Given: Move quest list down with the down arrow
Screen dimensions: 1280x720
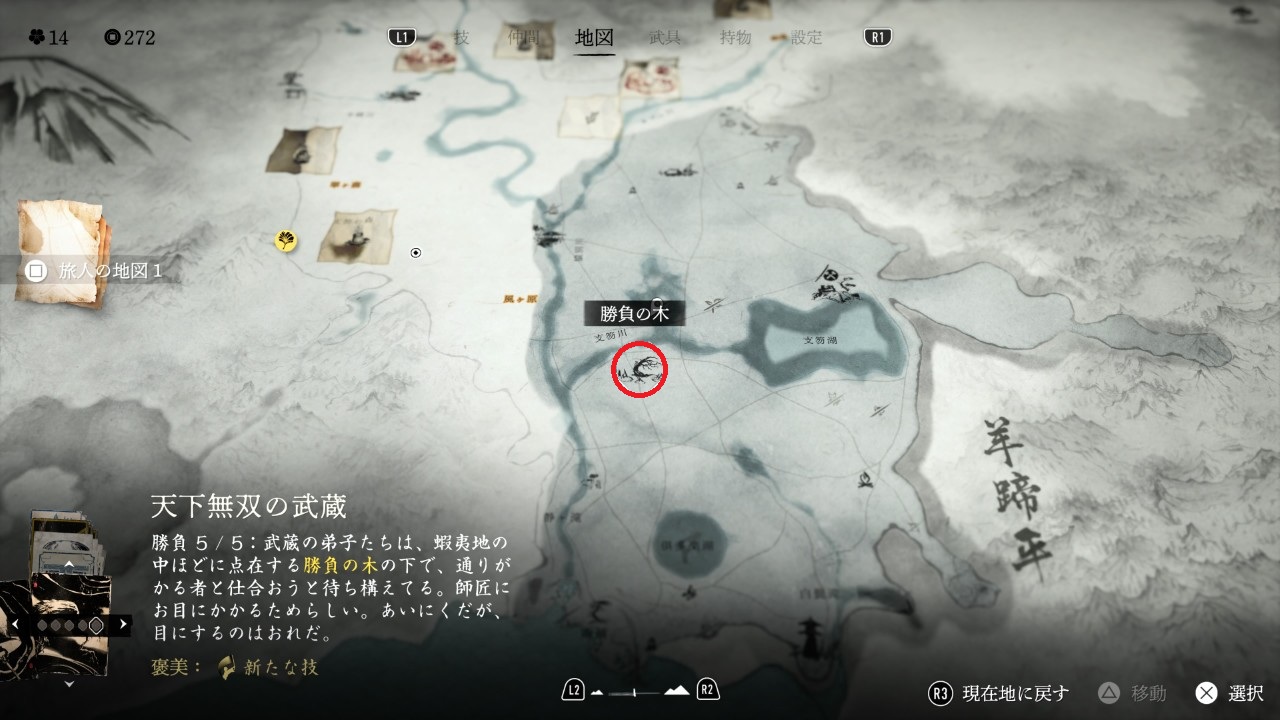Looking at the screenshot, I should click(68, 685).
